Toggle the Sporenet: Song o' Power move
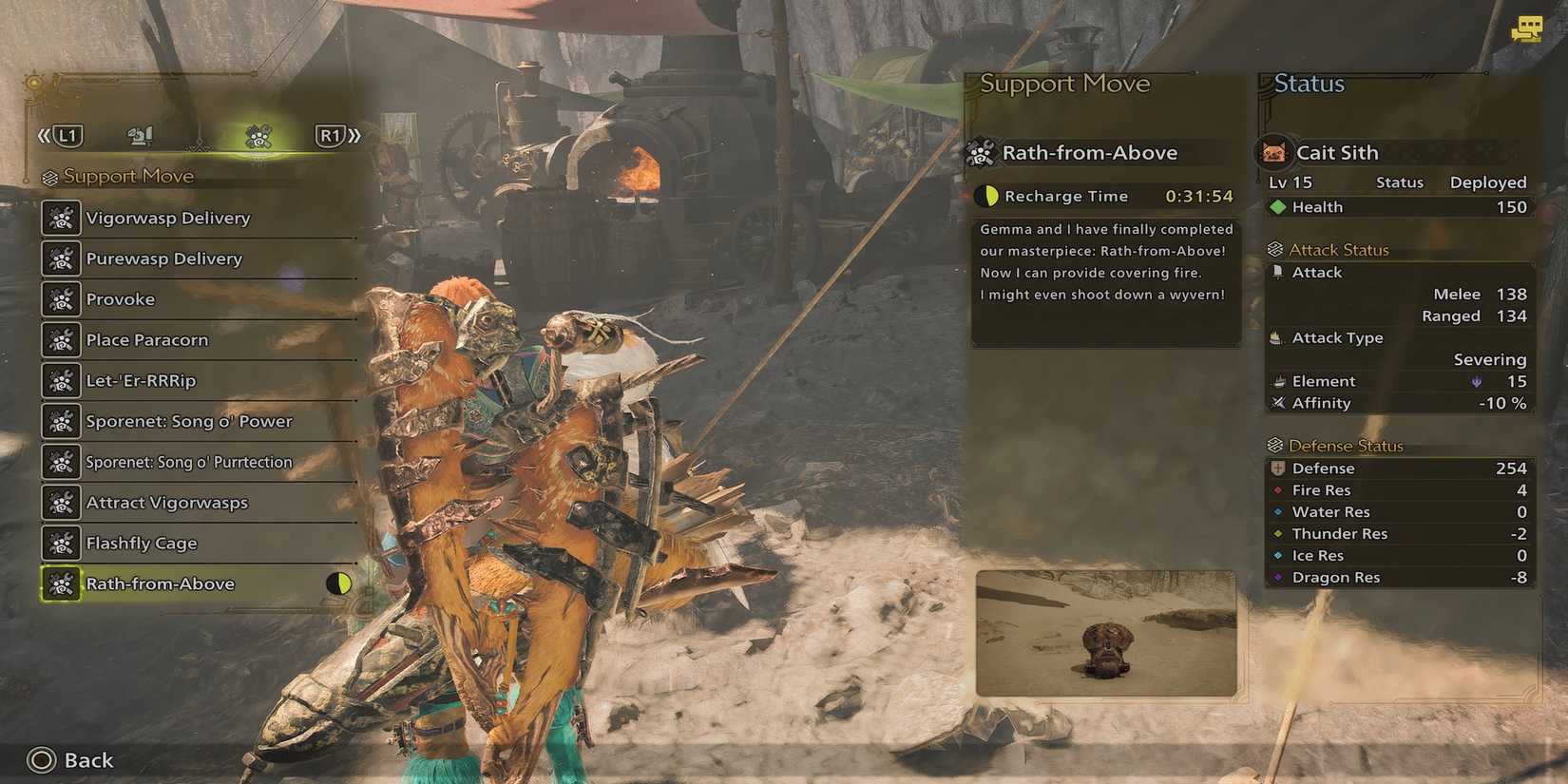This screenshot has height=784, width=1568. [60, 421]
